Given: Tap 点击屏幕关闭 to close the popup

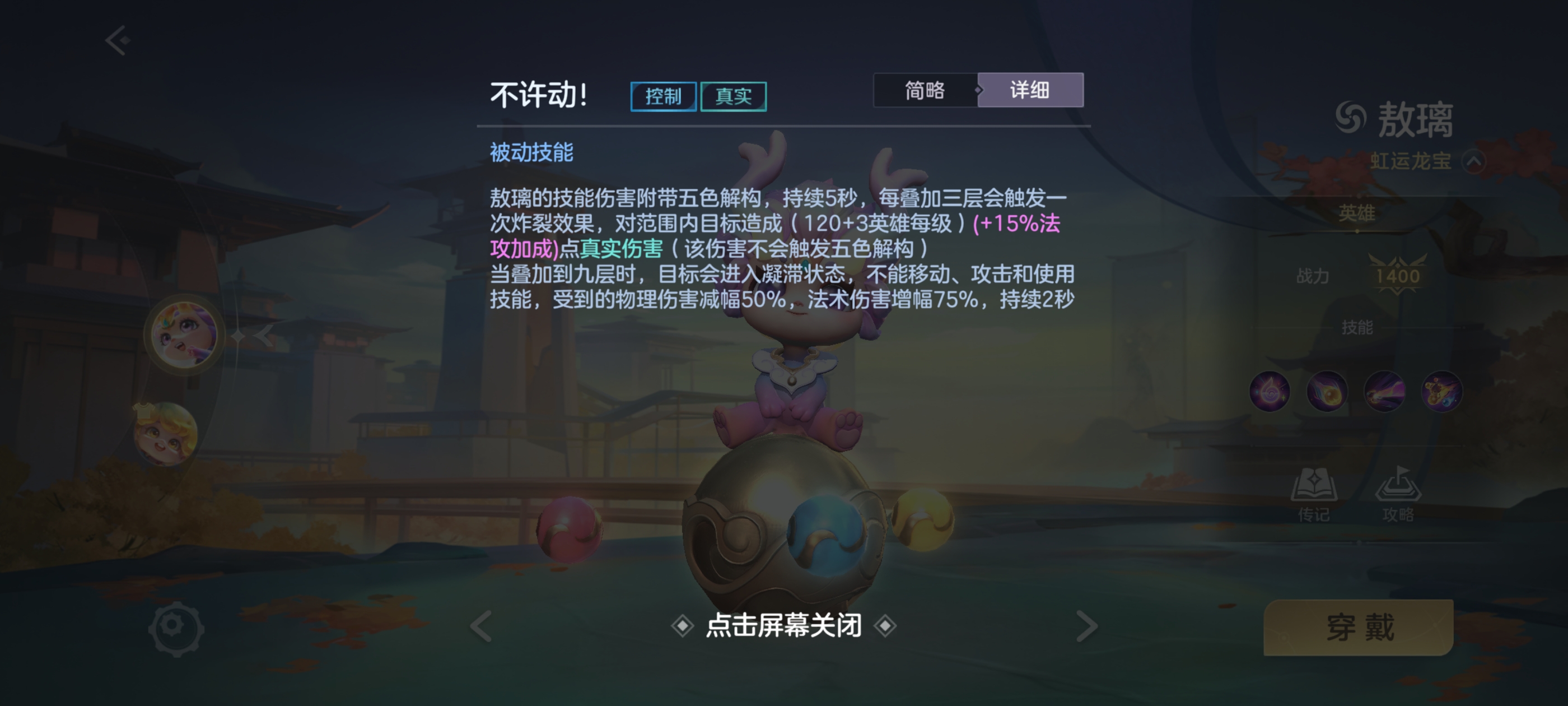Looking at the screenshot, I should point(784,625).
